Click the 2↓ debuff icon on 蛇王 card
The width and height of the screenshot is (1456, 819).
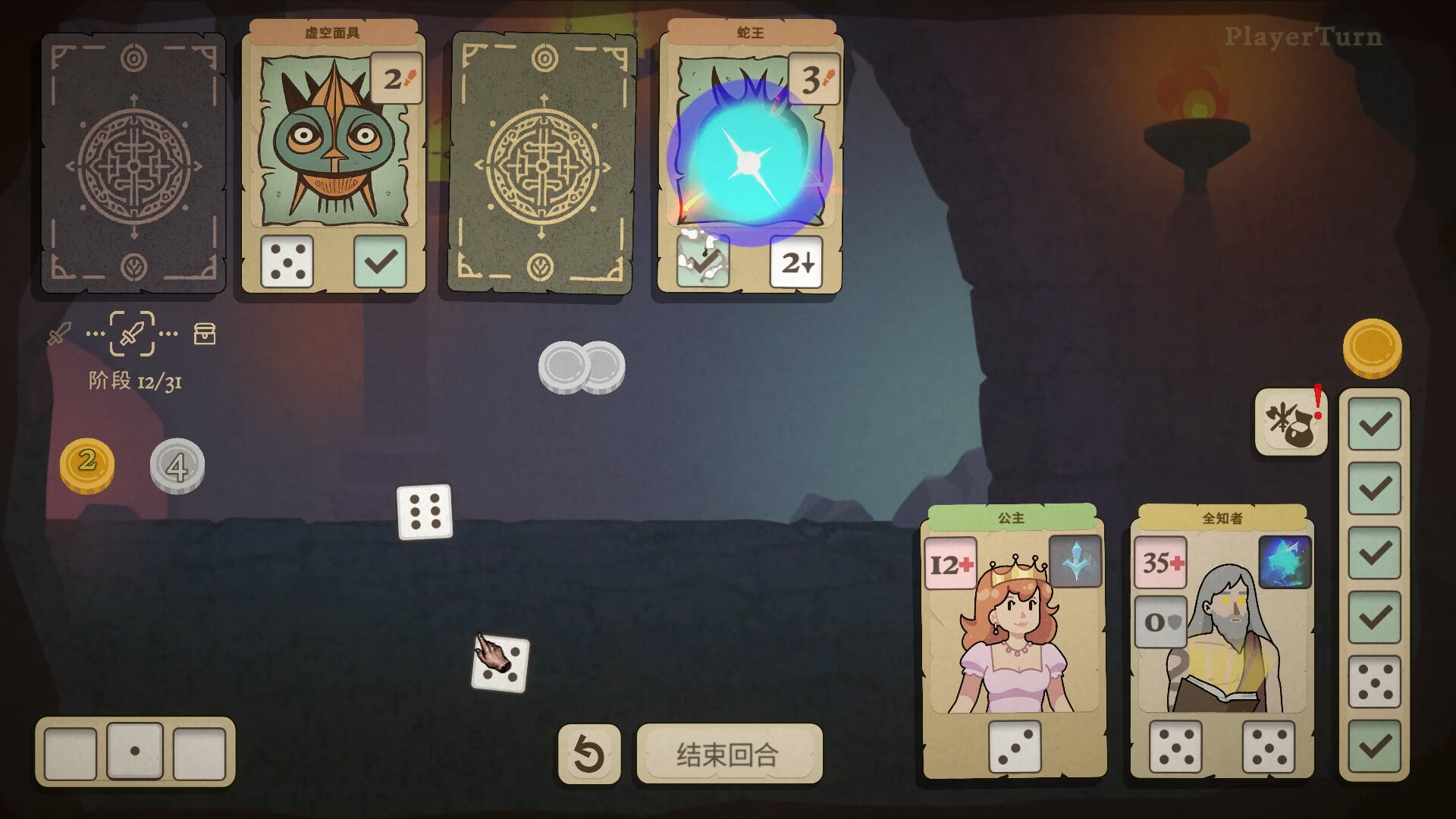[797, 262]
